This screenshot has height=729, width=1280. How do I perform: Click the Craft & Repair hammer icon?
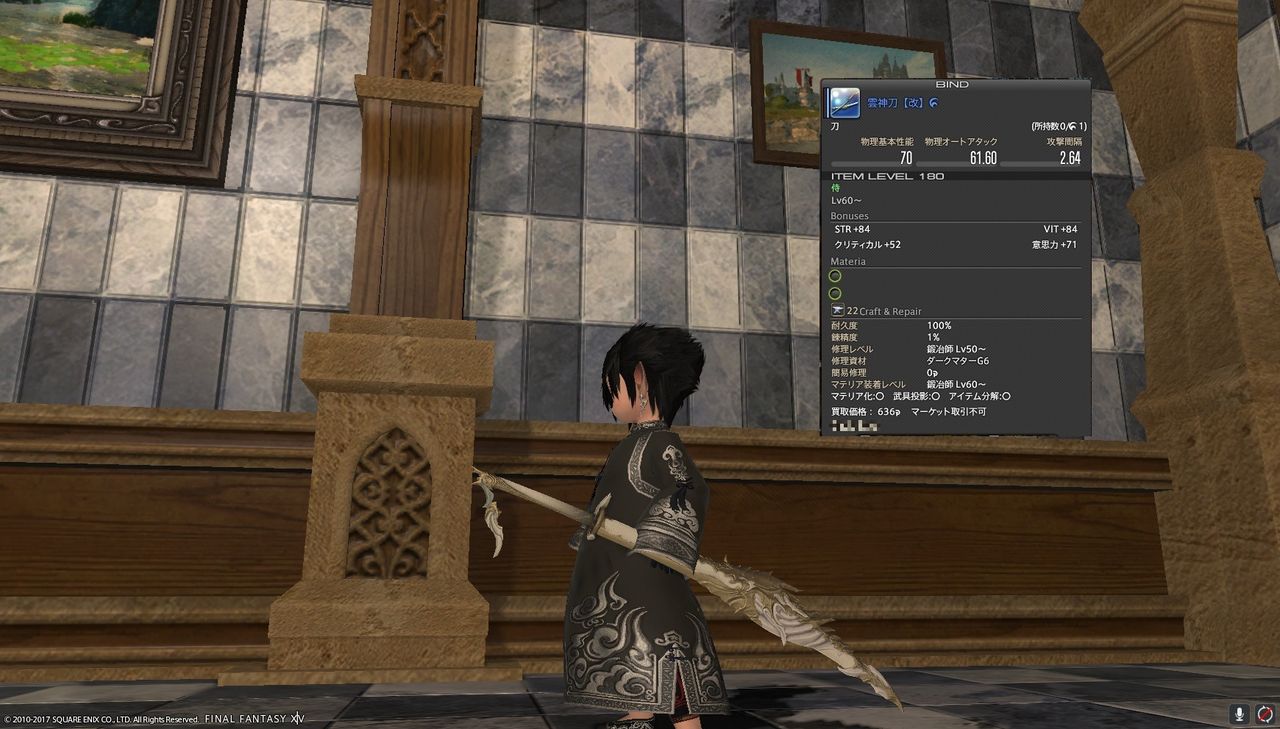(837, 311)
